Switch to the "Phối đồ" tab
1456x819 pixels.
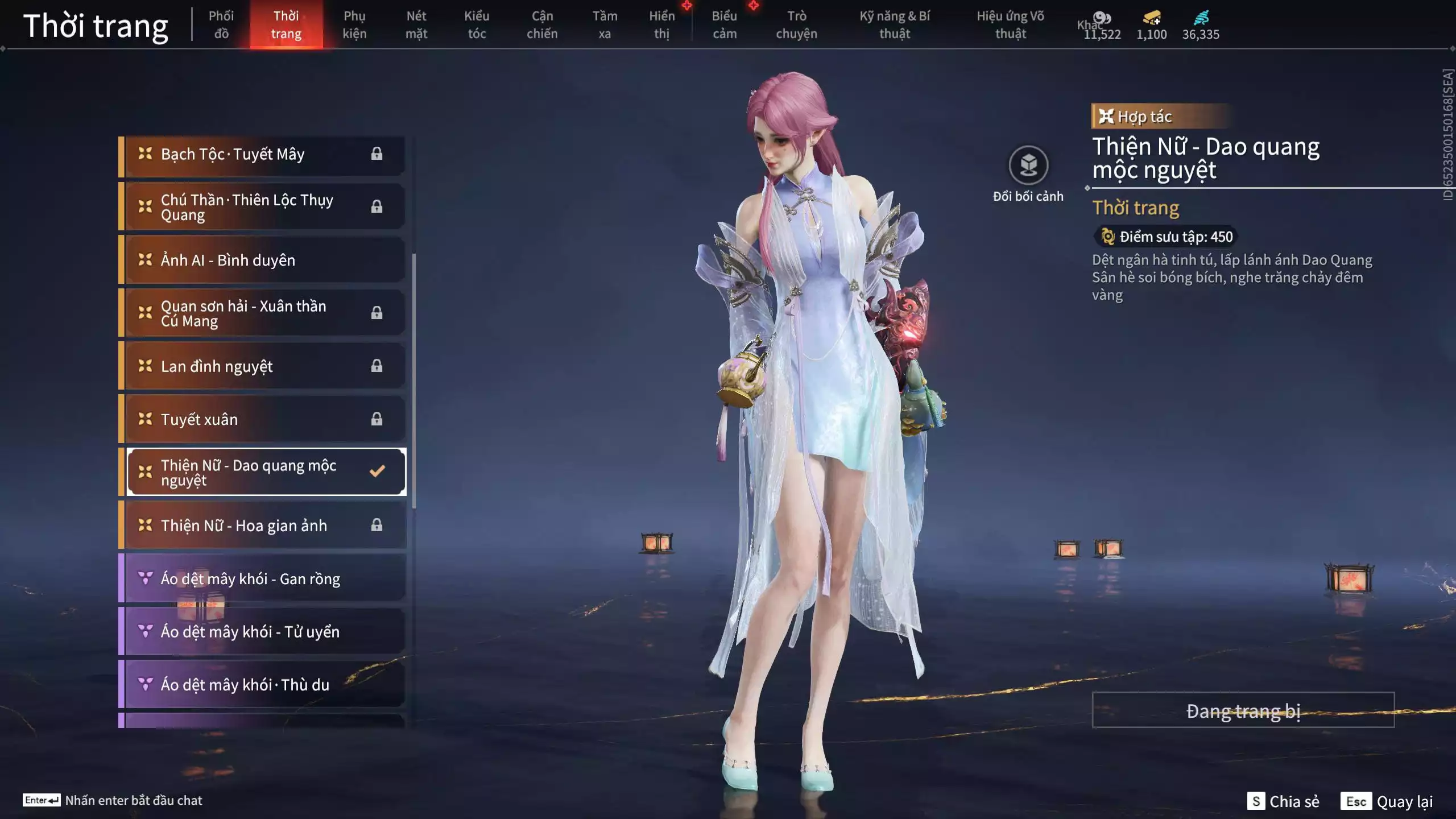click(222, 24)
